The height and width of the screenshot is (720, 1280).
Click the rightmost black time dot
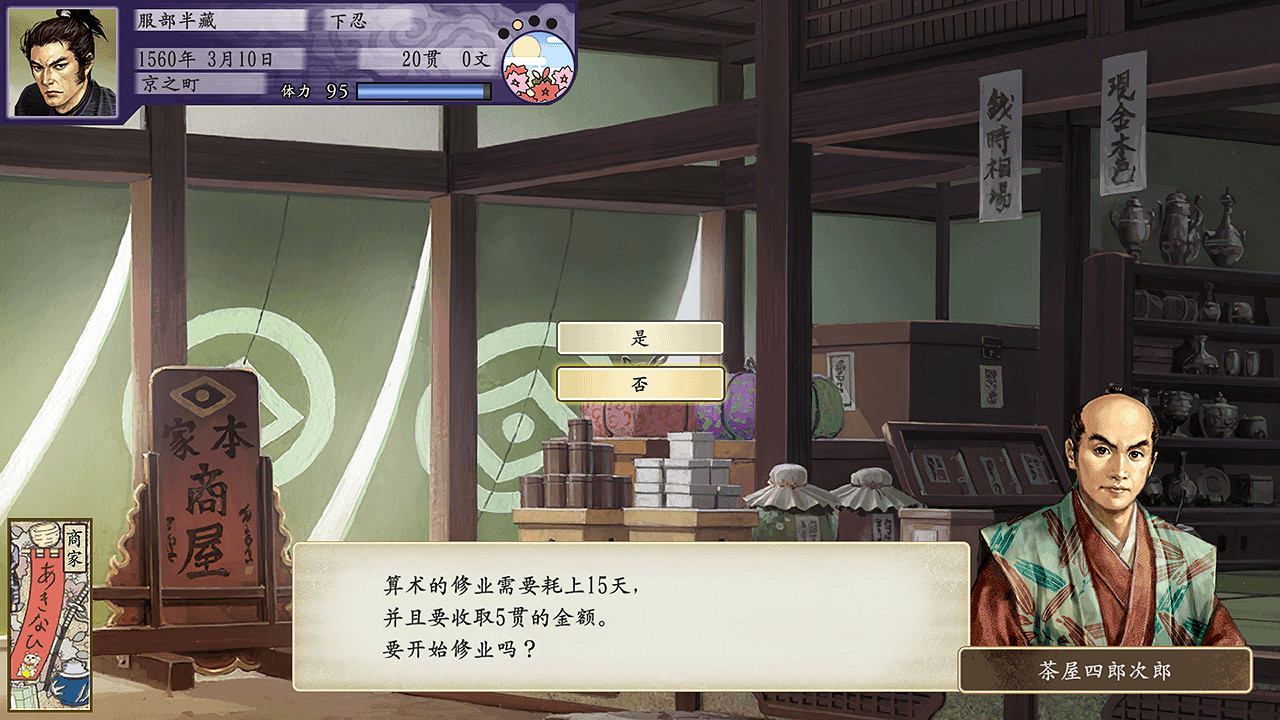coord(551,23)
